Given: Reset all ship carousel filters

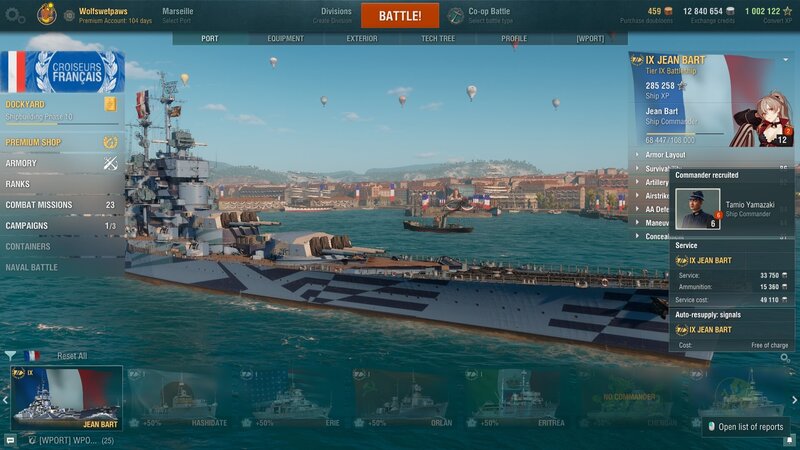Looking at the screenshot, I should (71, 356).
